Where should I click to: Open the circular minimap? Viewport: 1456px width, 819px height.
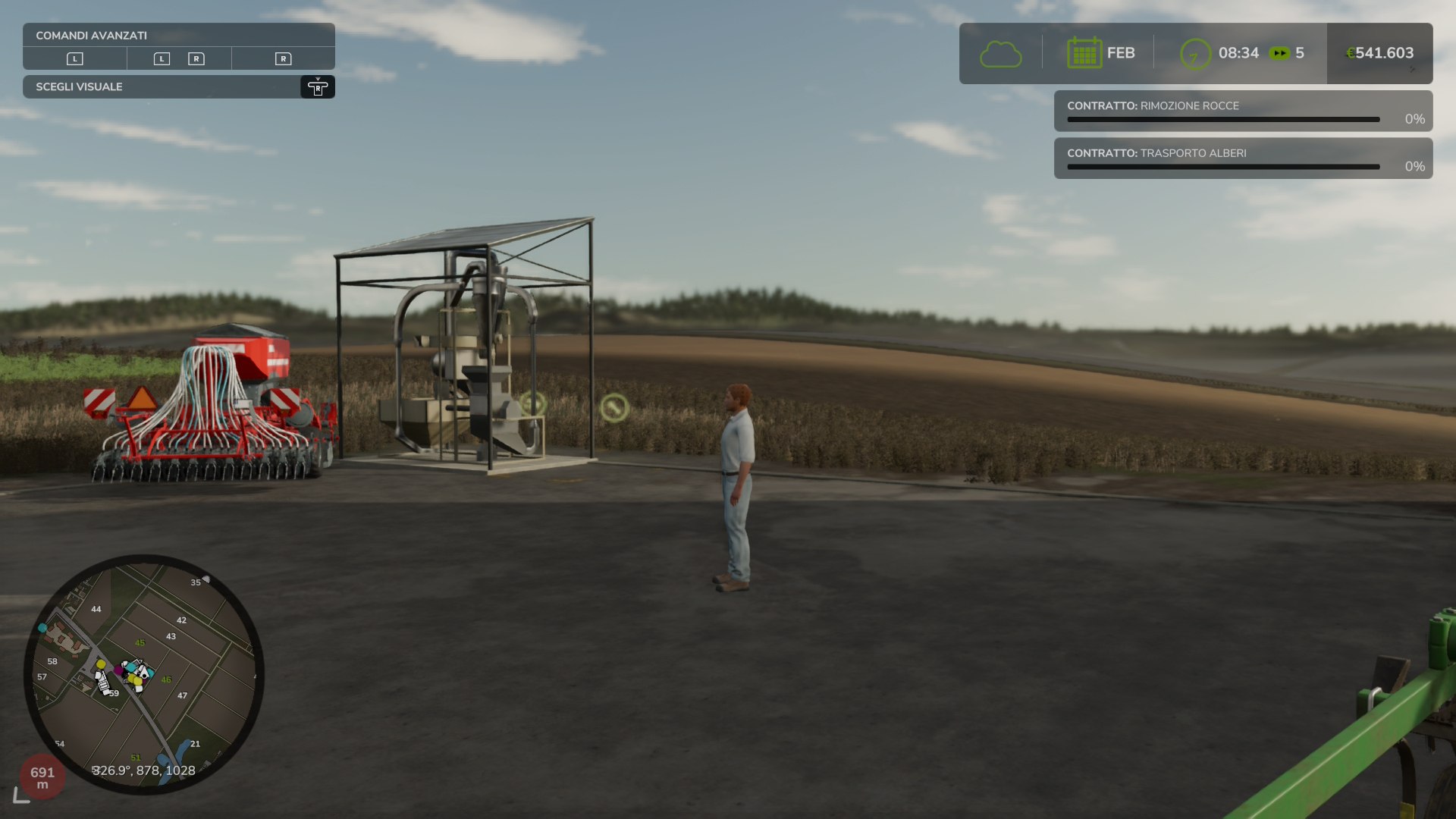click(x=144, y=674)
